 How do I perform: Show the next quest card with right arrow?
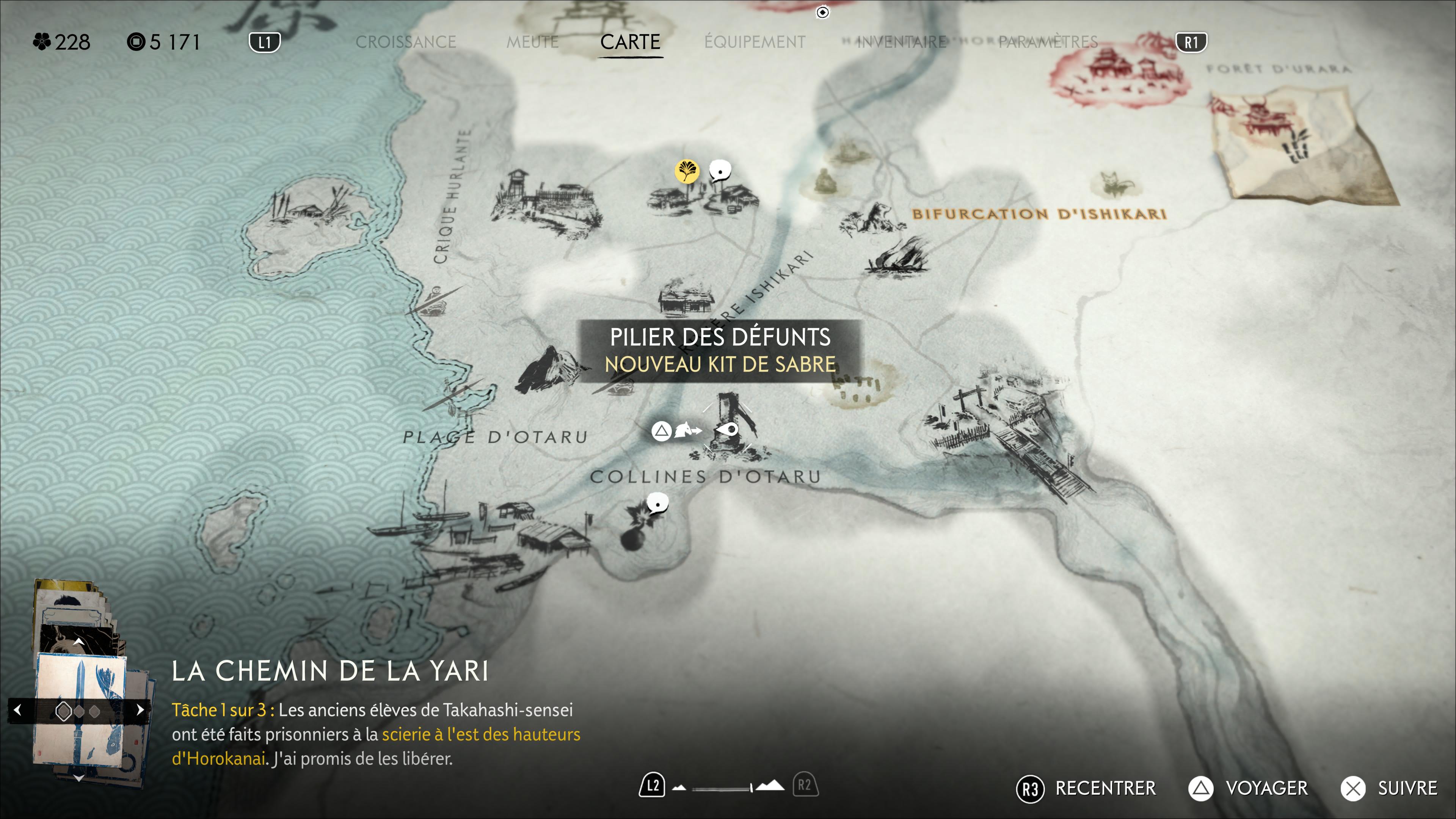pos(140,710)
